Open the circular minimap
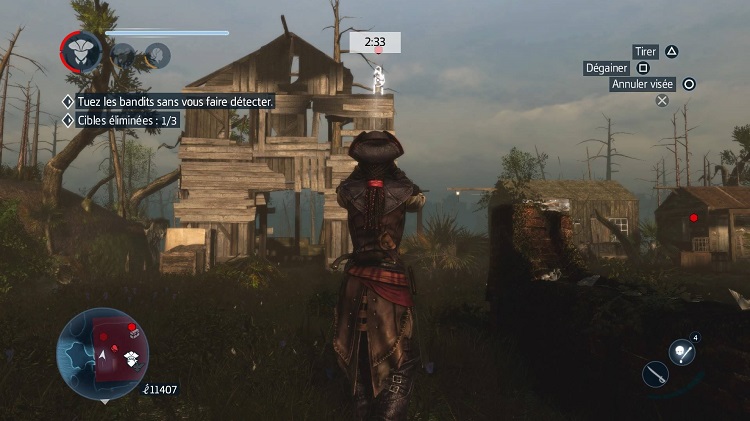Screen dimensions: 750x421 (103, 353)
